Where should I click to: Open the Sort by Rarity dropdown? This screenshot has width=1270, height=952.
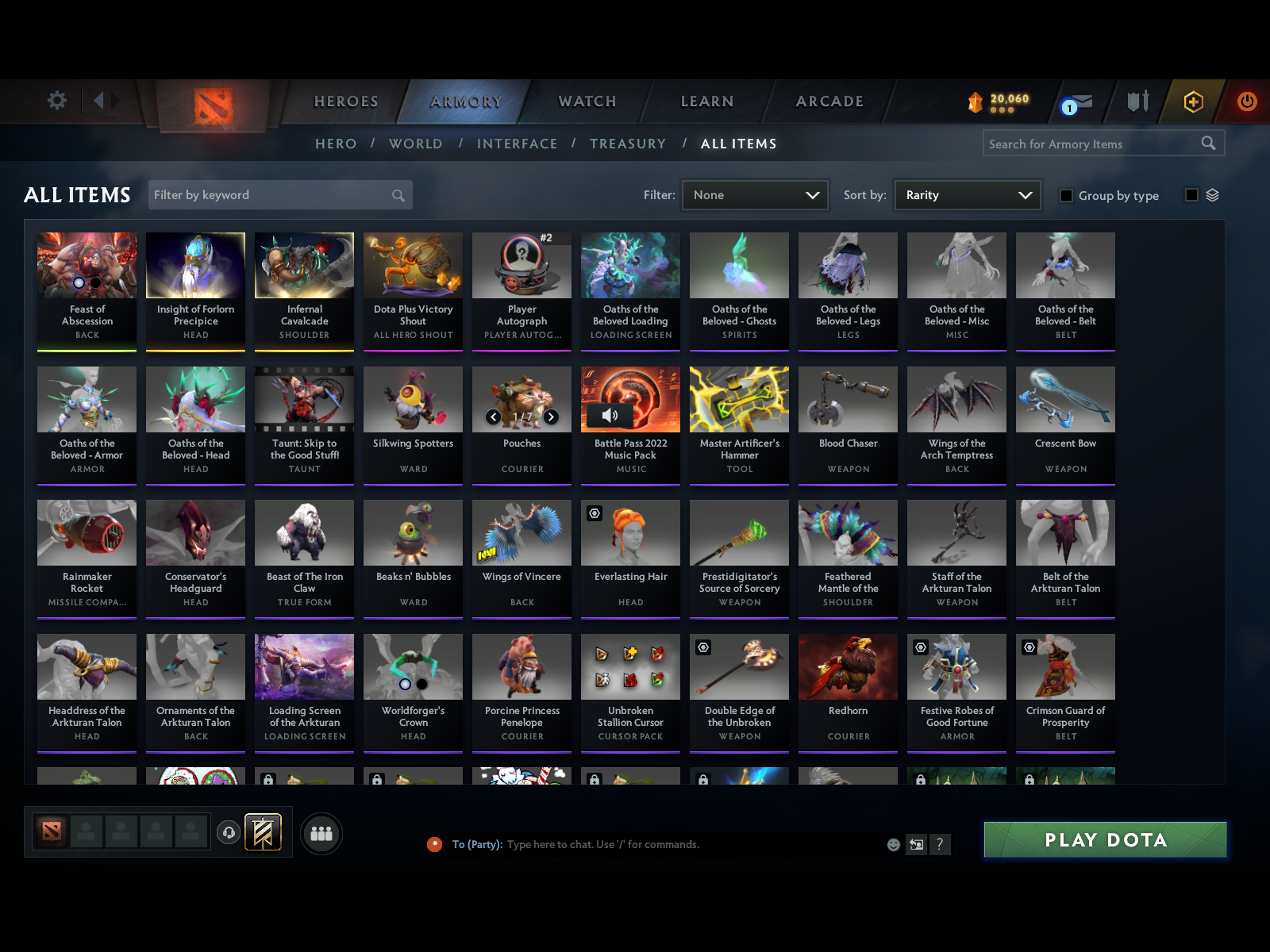[967, 194]
